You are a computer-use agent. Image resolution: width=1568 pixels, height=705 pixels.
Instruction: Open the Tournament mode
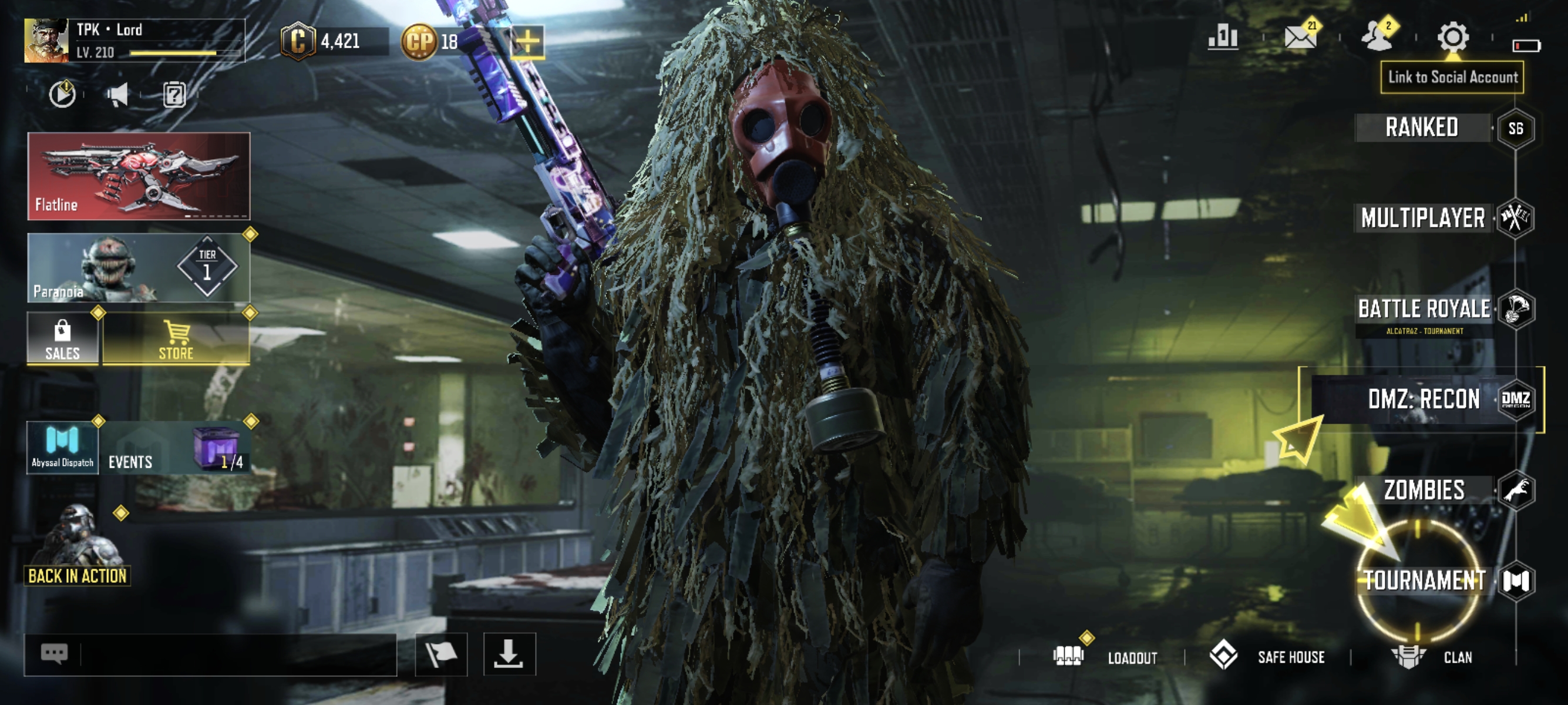(1424, 580)
